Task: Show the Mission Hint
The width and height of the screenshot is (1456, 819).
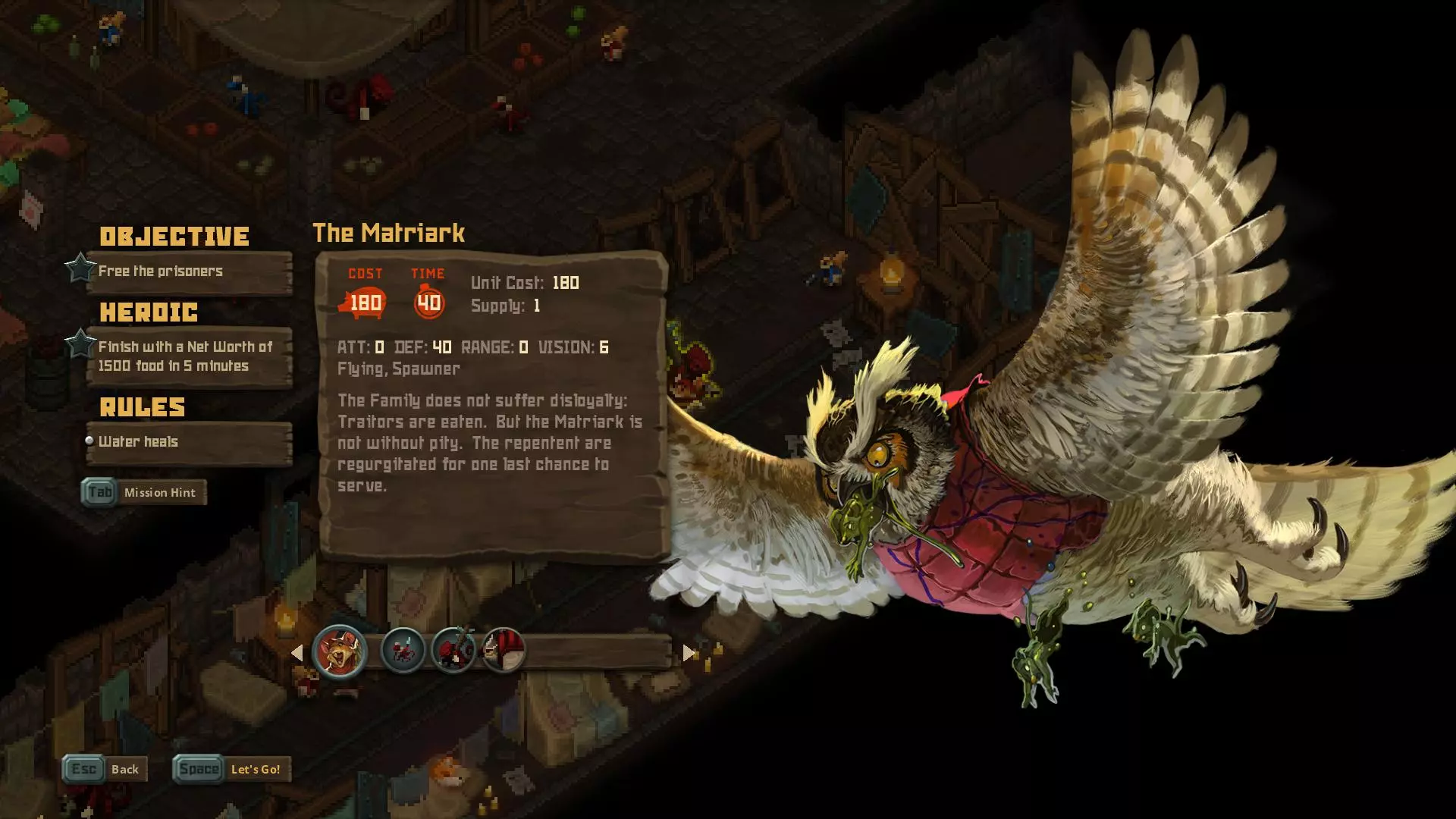Action: tap(144, 493)
